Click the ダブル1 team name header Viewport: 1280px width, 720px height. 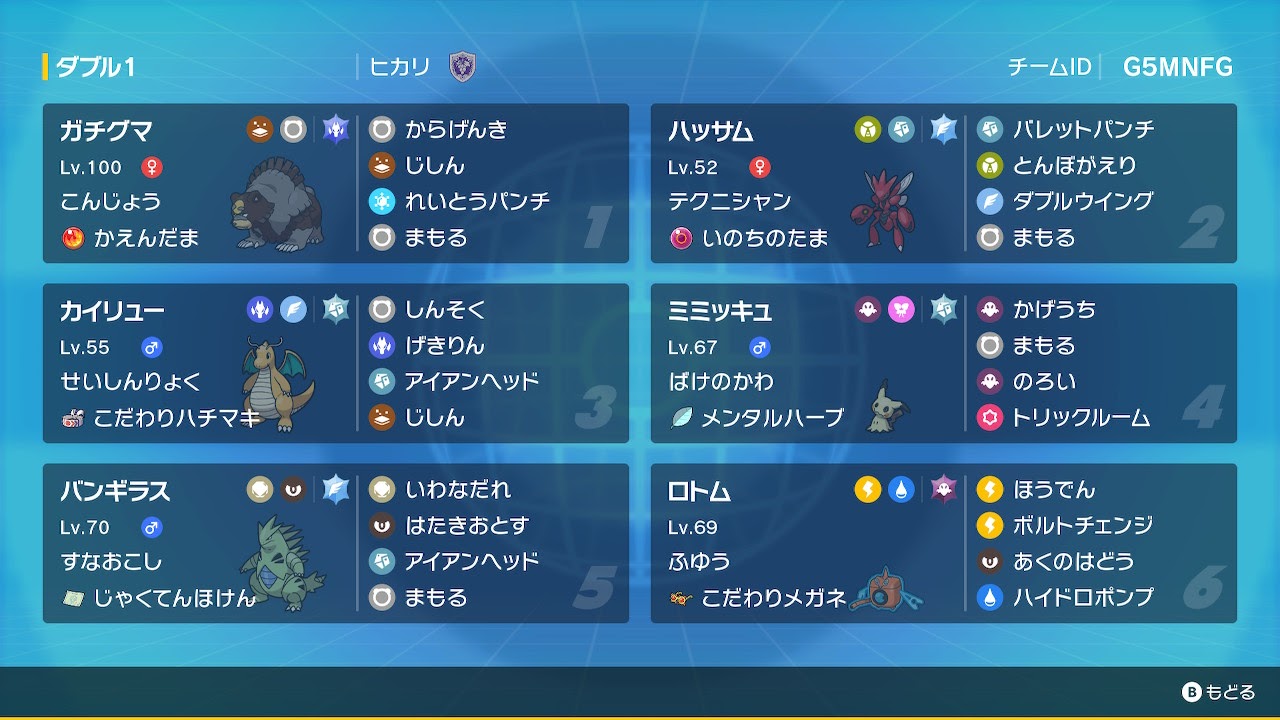pos(95,68)
